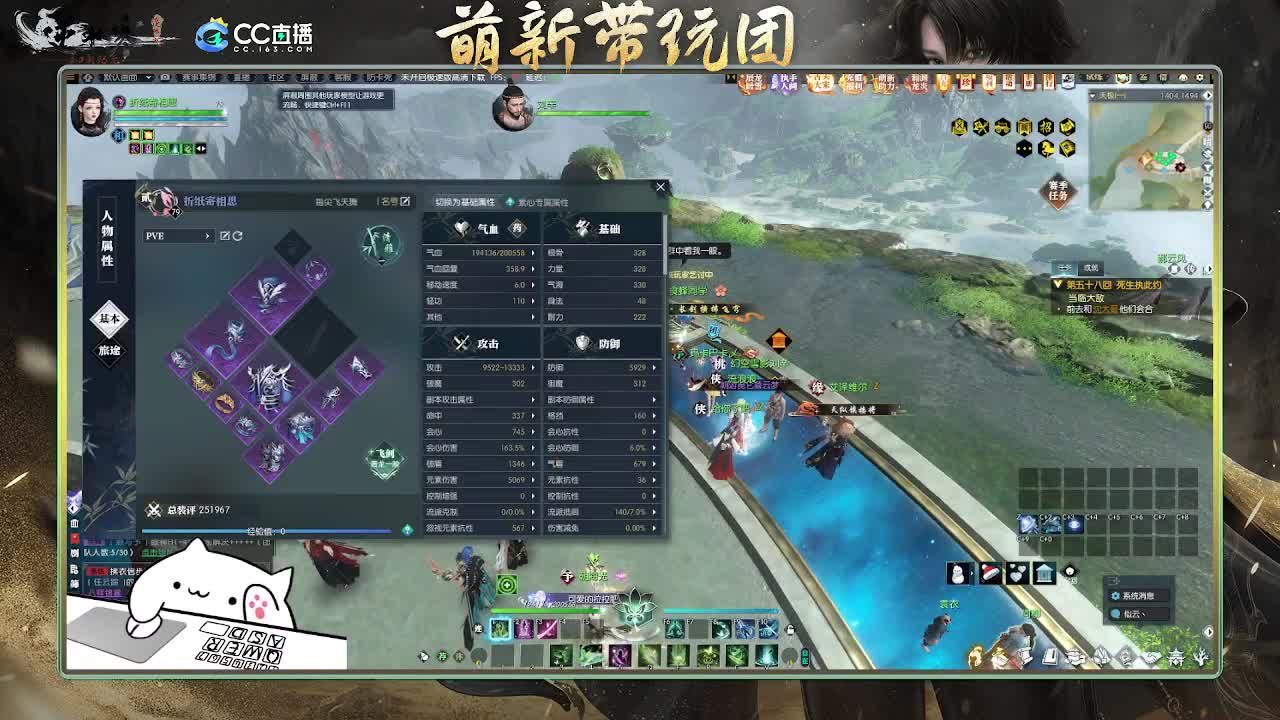Select the snowman event icon above the chat
The image size is (1280, 720).
957,572
